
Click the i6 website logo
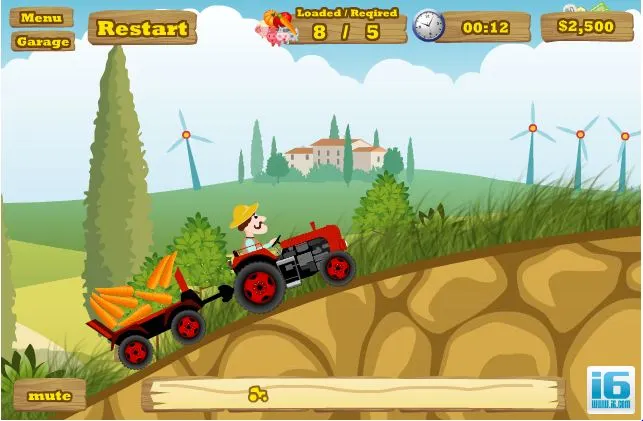coord(610,390)
